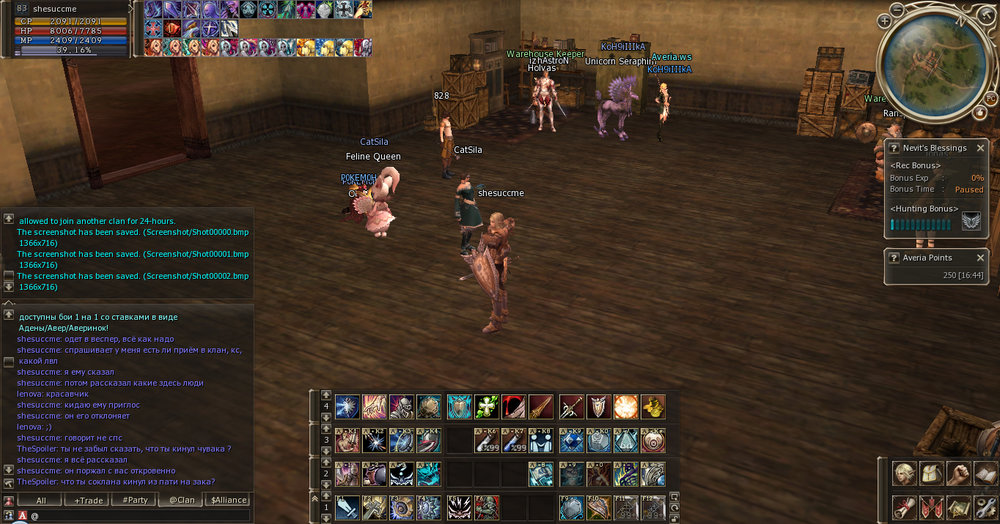Open the +Trade chat tab

[88, 500]
